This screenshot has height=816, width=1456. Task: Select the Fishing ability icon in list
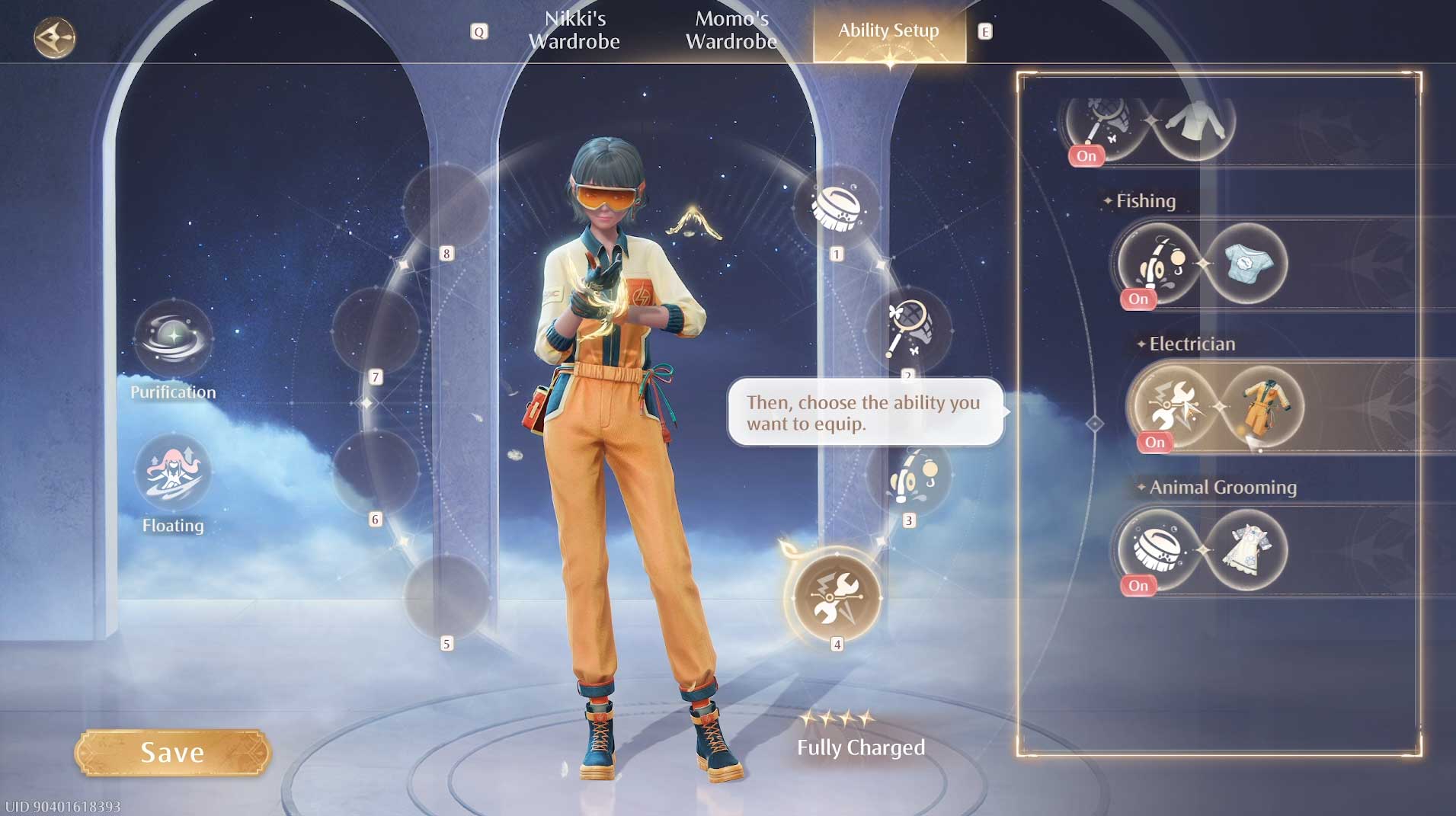(x=1157, y=263)
